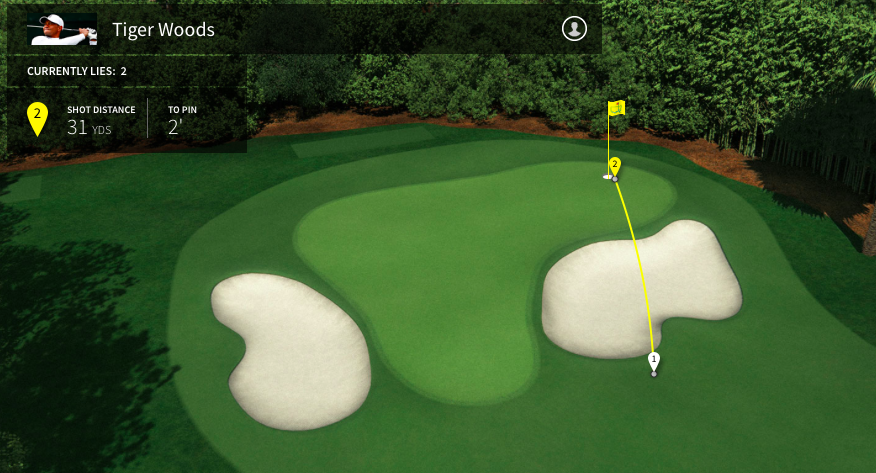Viewport: 876px width, 473px height.
Task: Click Tiger Woods' player photo thumbnail
Action: 64,30
